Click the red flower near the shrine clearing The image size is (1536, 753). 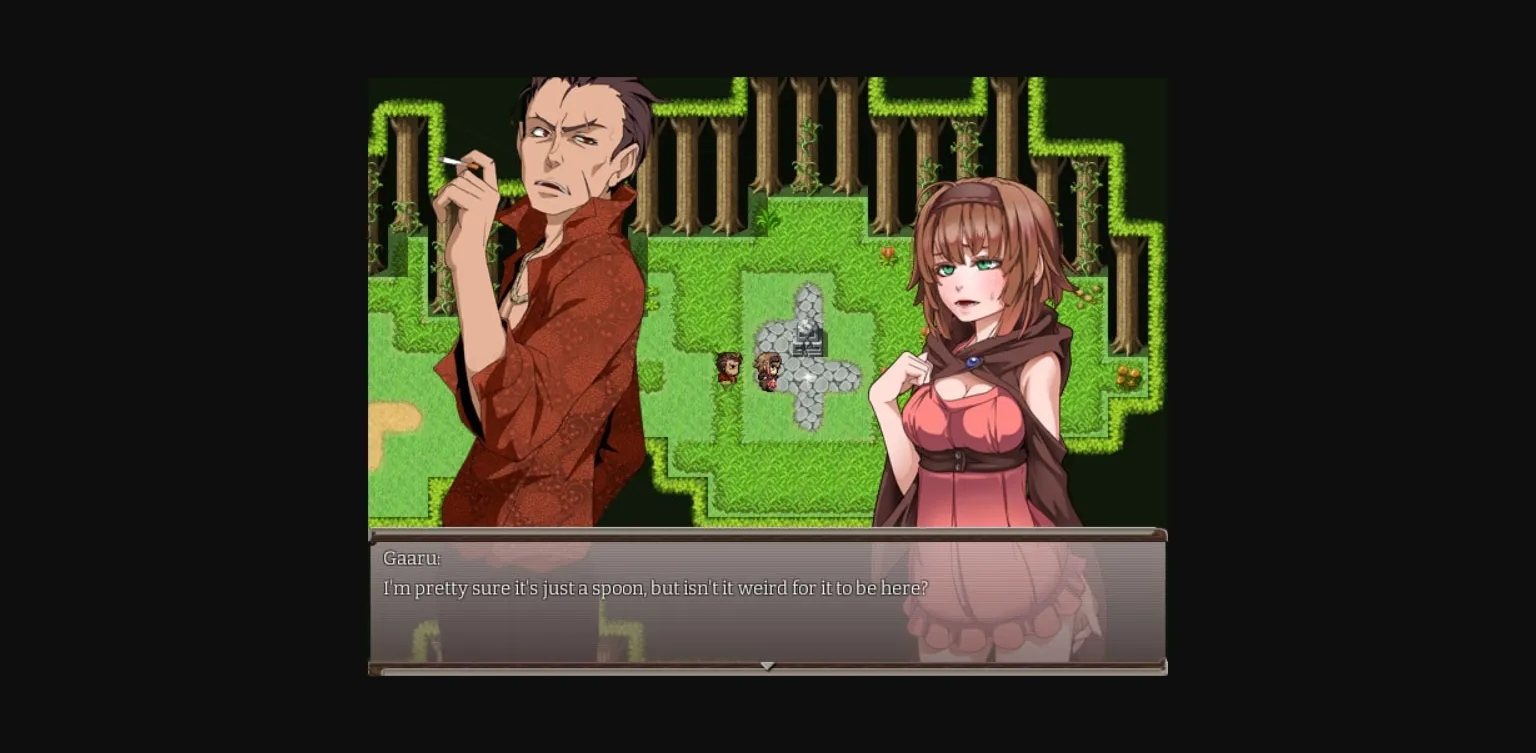886,255
